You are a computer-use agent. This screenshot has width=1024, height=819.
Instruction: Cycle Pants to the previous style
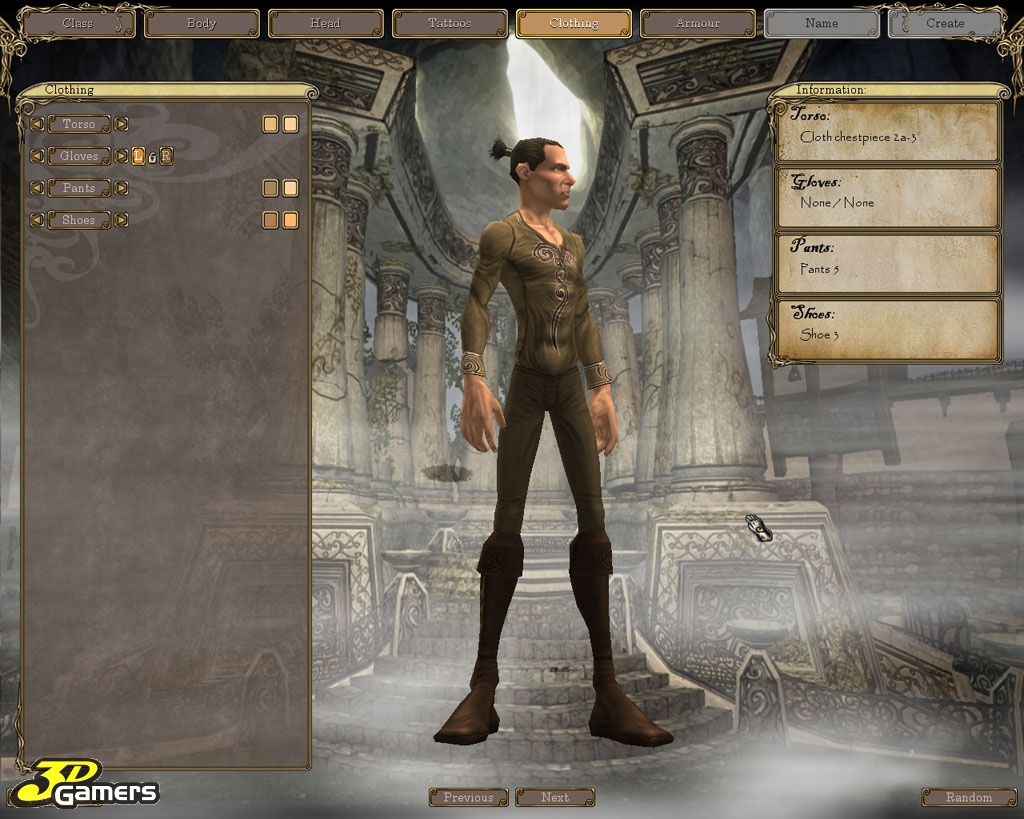pos(37,188)
